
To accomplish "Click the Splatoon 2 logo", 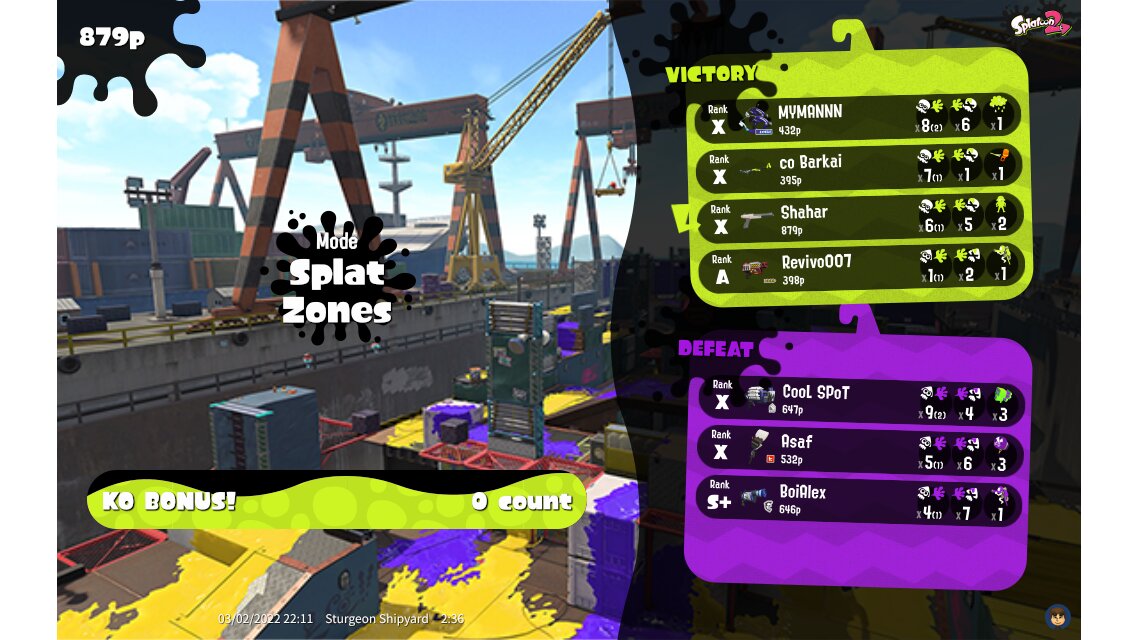I will pyautogui.click(x=1039, y=23).
